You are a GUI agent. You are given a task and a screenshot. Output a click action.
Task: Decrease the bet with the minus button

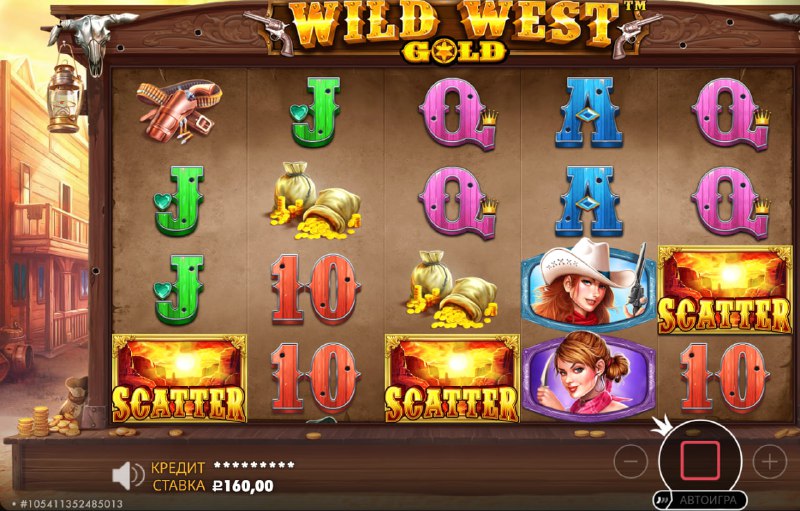pos(630,461)
